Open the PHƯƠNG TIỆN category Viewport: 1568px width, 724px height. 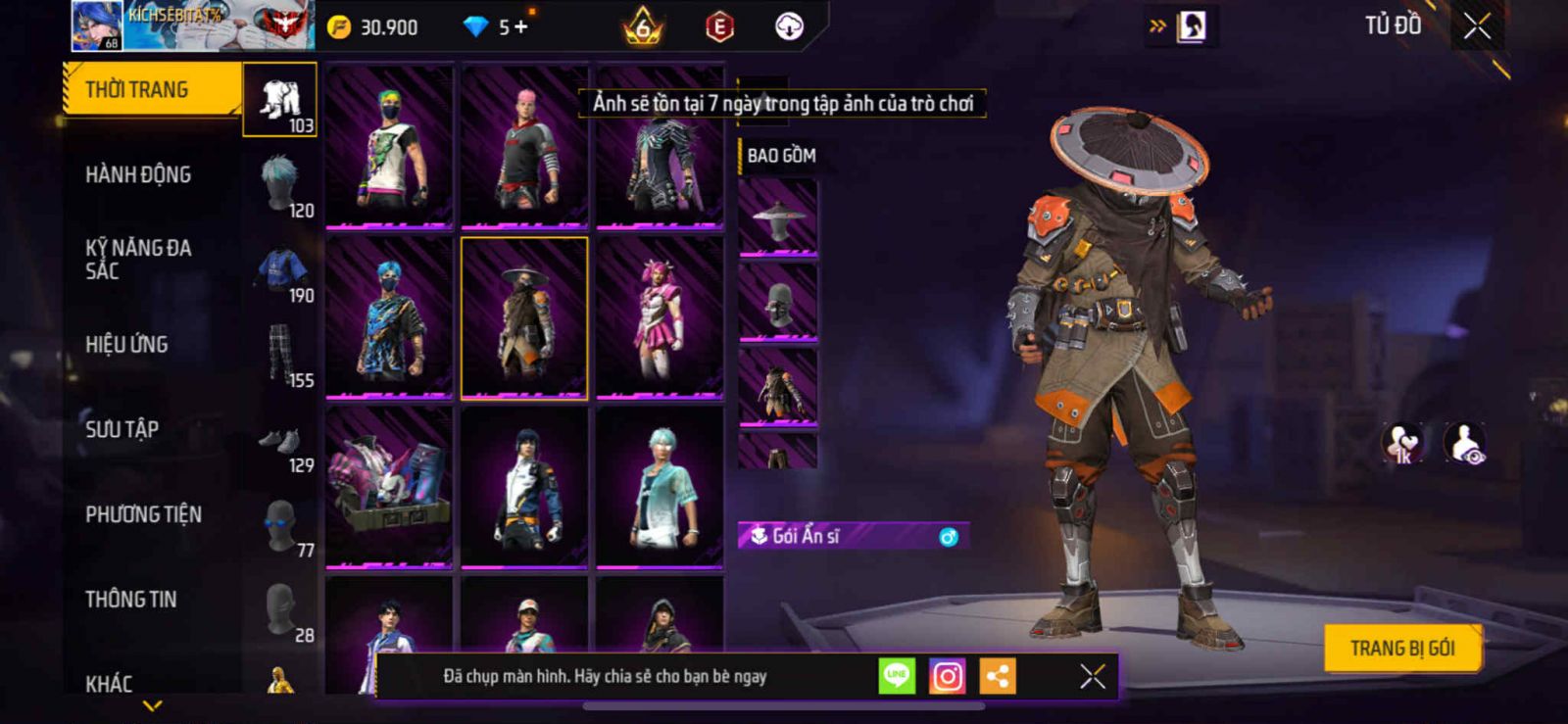[143, 514]
